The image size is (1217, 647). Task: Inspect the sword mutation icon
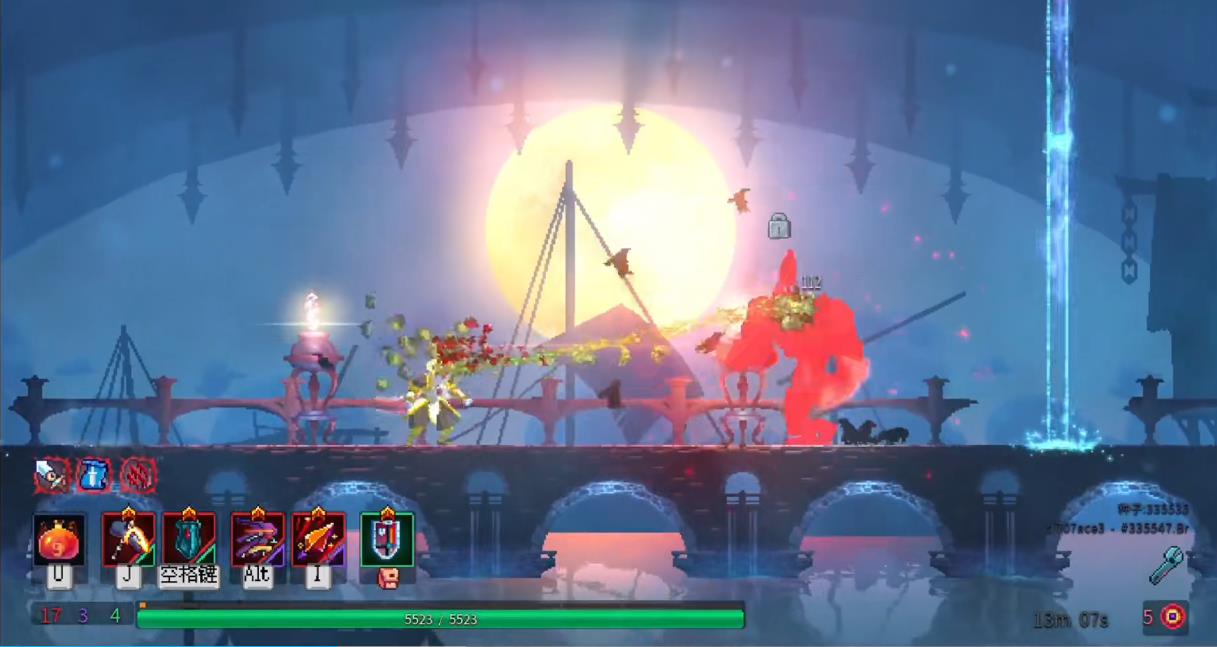click(52, 475)
